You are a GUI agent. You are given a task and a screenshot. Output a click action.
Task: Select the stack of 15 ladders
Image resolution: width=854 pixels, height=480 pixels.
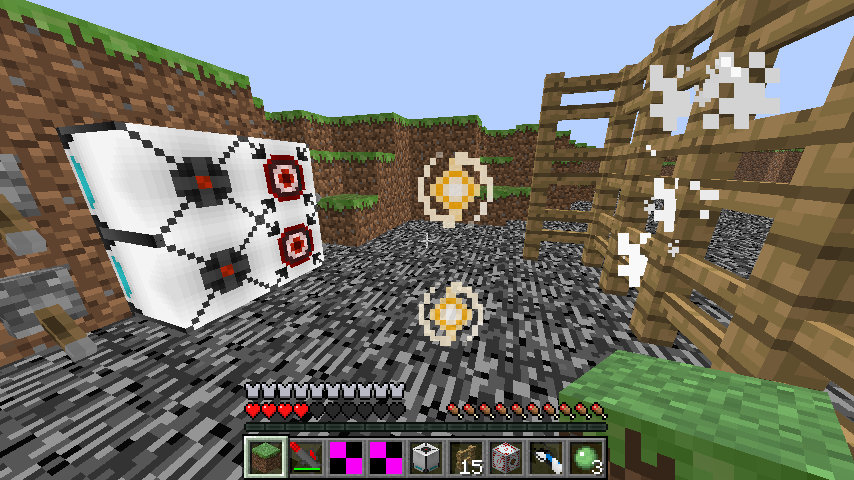(x=465, y=456)
